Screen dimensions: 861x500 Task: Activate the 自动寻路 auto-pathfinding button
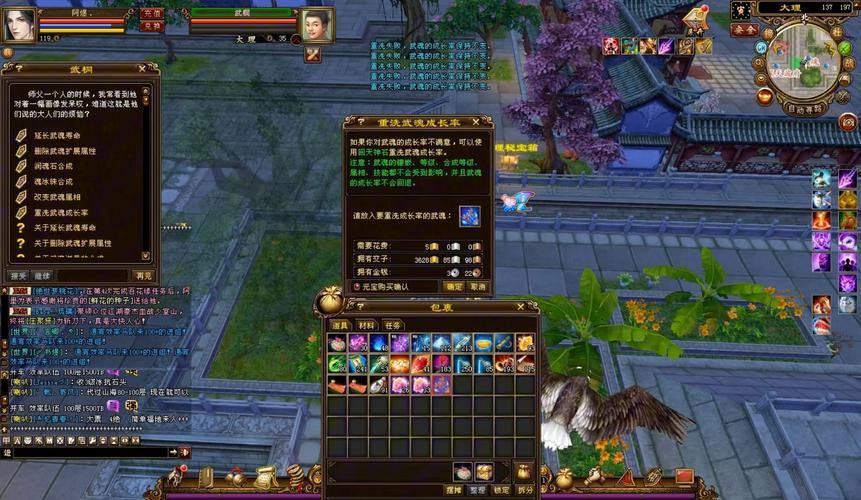pyautogui.click(x=806, y=108)
